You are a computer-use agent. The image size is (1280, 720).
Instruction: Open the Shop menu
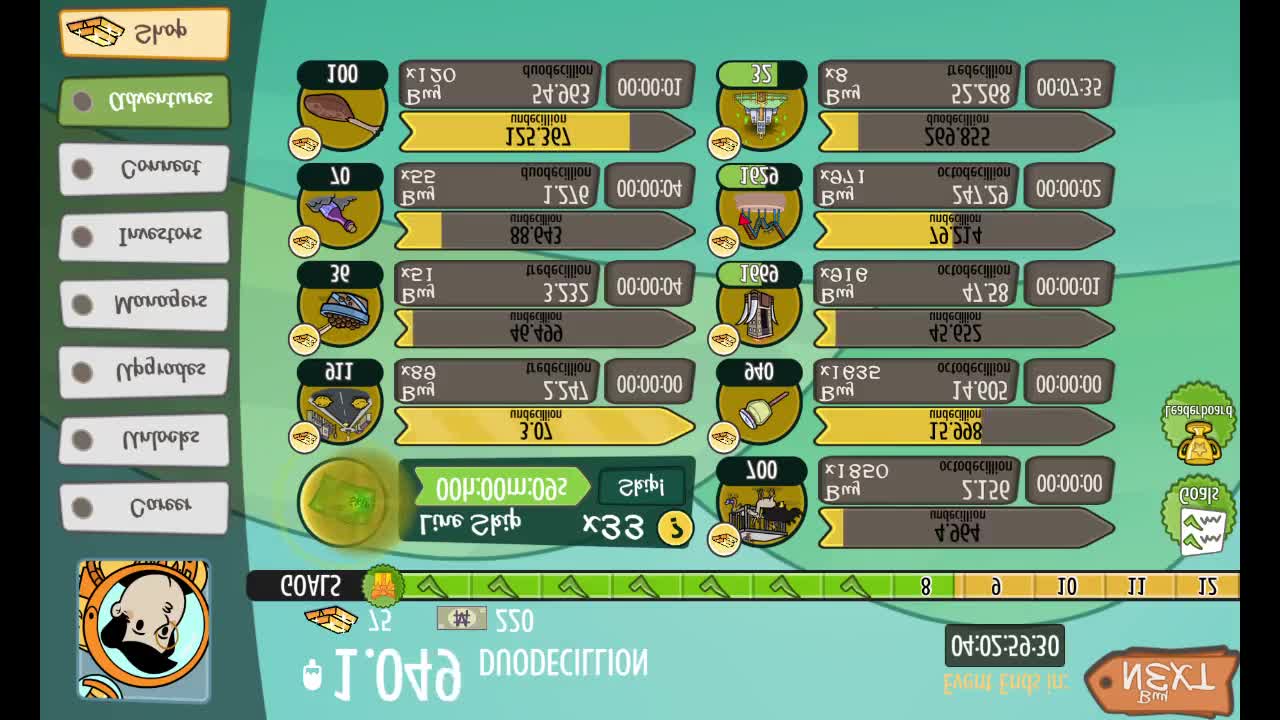click(144, 33)
